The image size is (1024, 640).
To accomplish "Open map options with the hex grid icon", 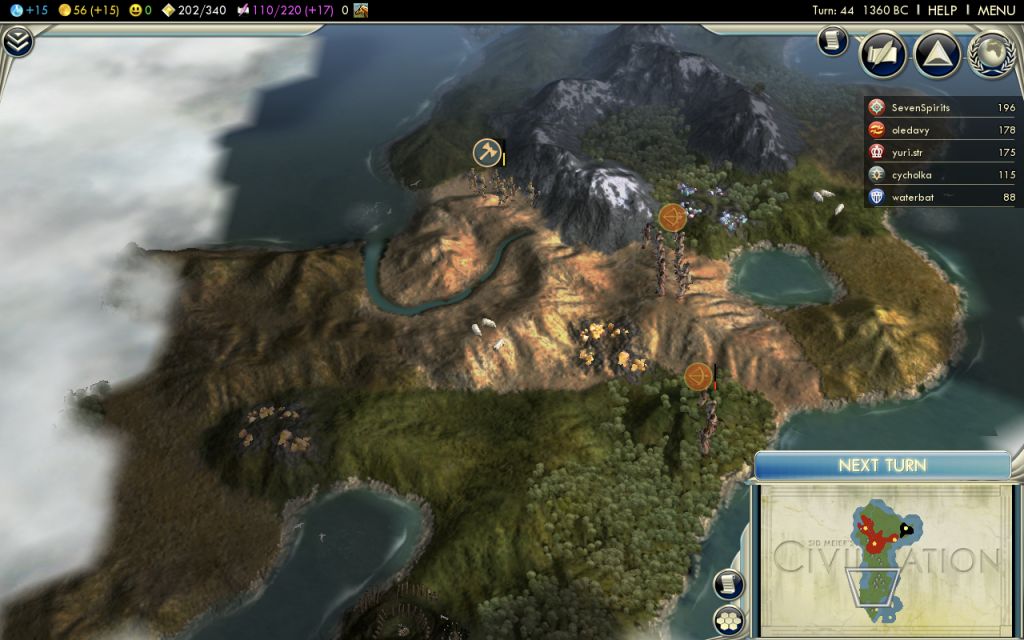I will tap(729, 621).
